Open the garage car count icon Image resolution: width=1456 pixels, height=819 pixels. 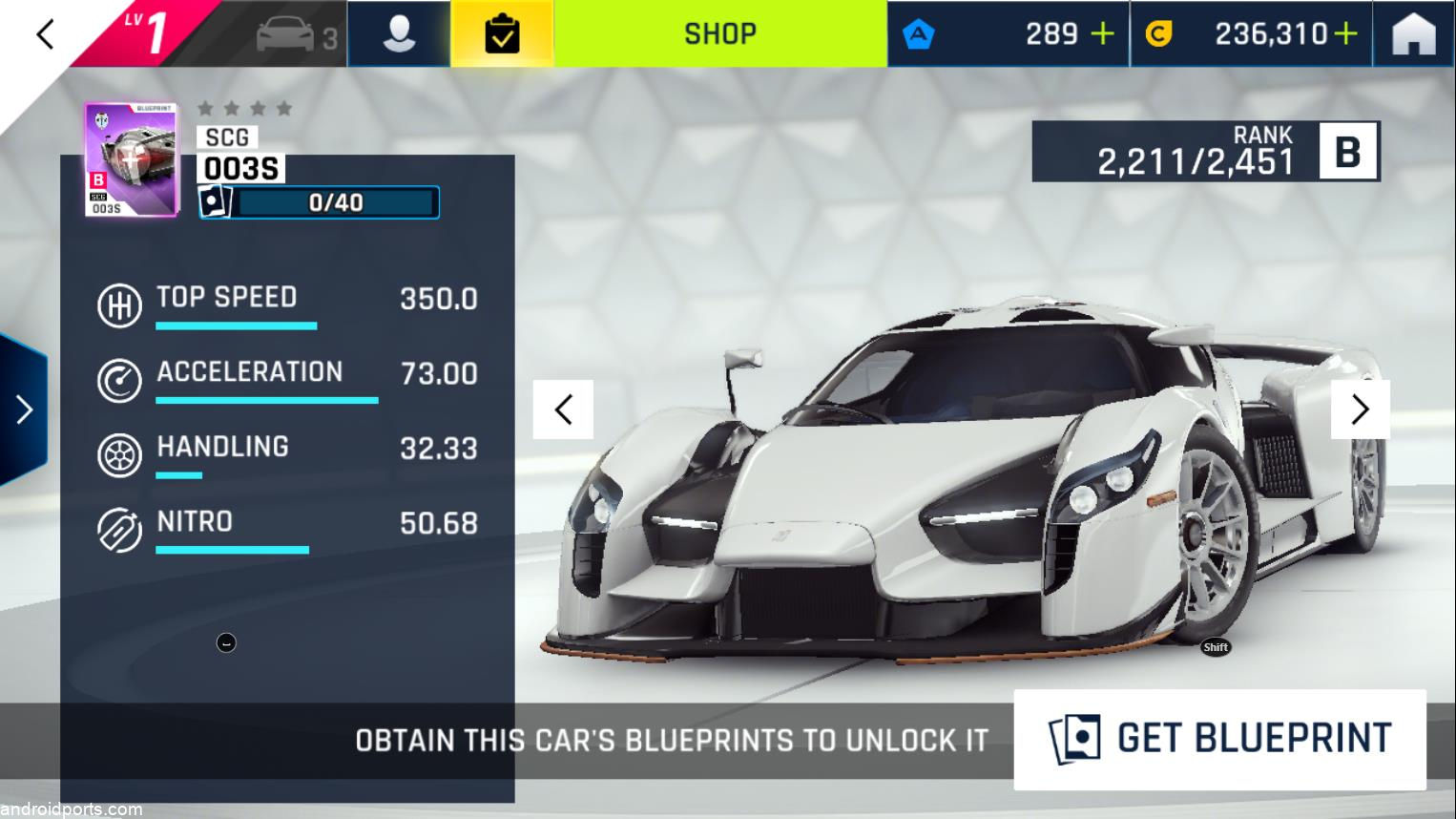[x=296, y=36]
